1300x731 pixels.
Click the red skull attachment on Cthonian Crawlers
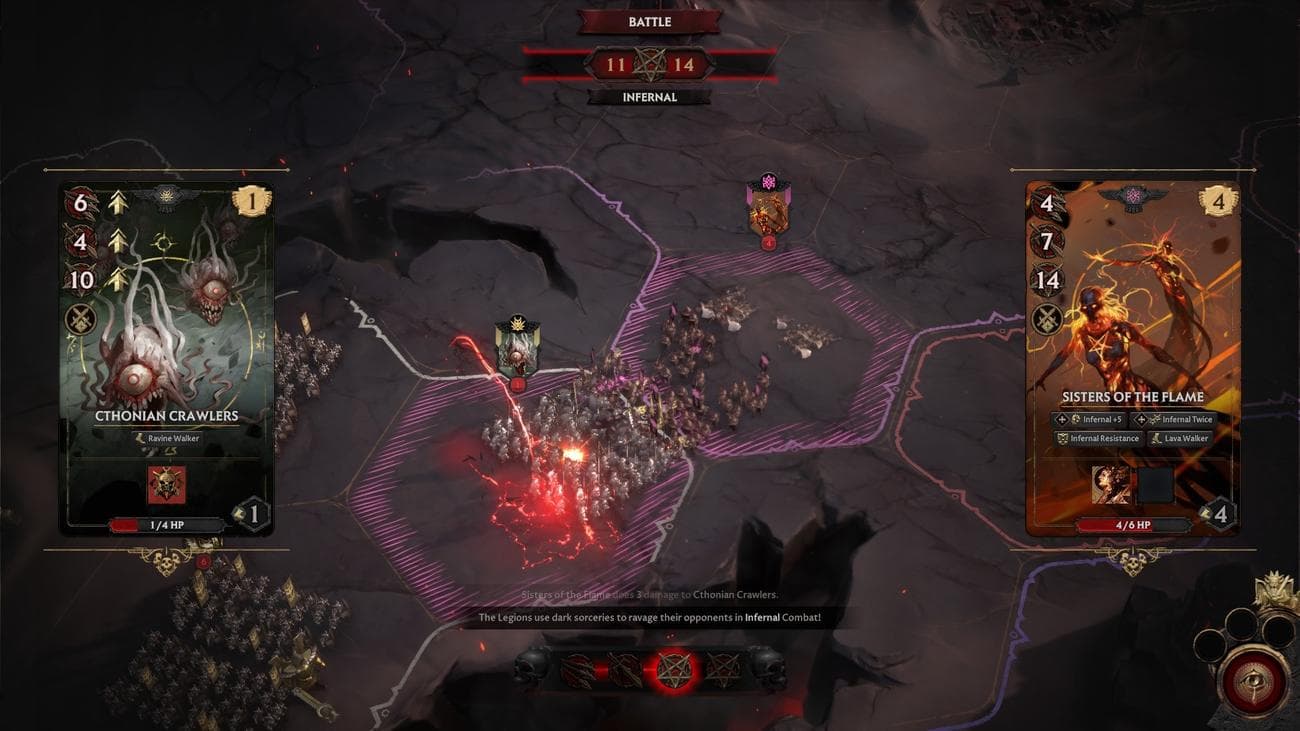tap(166, 484)
